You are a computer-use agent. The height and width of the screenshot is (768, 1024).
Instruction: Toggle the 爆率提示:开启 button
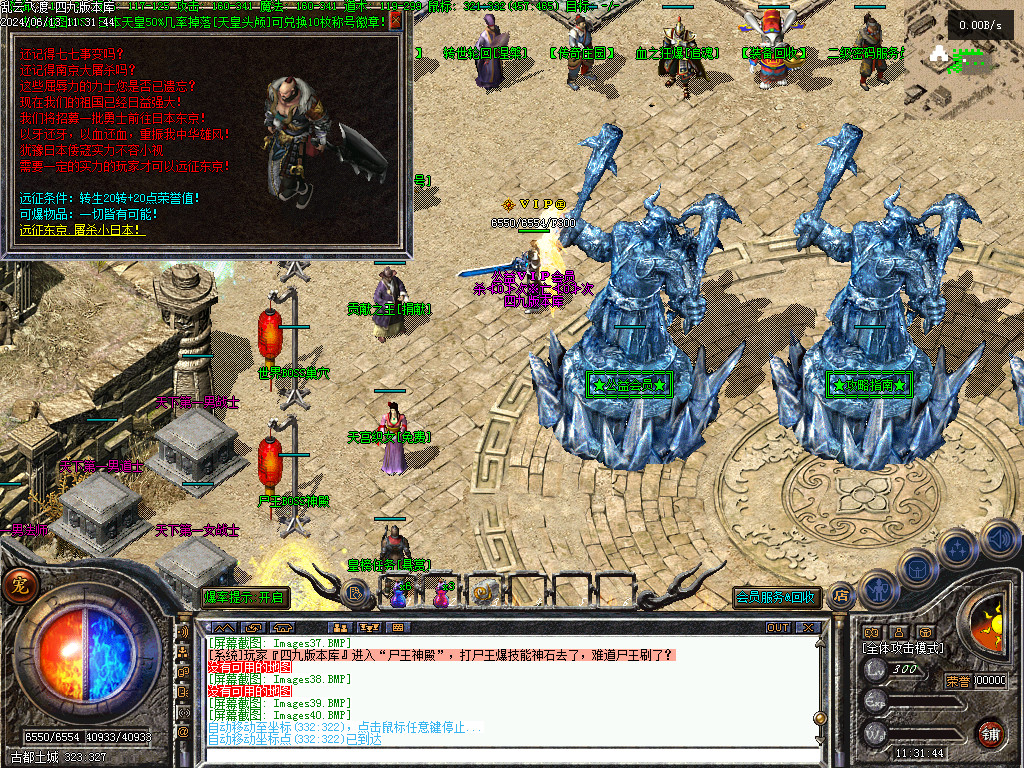pos(244,598)
